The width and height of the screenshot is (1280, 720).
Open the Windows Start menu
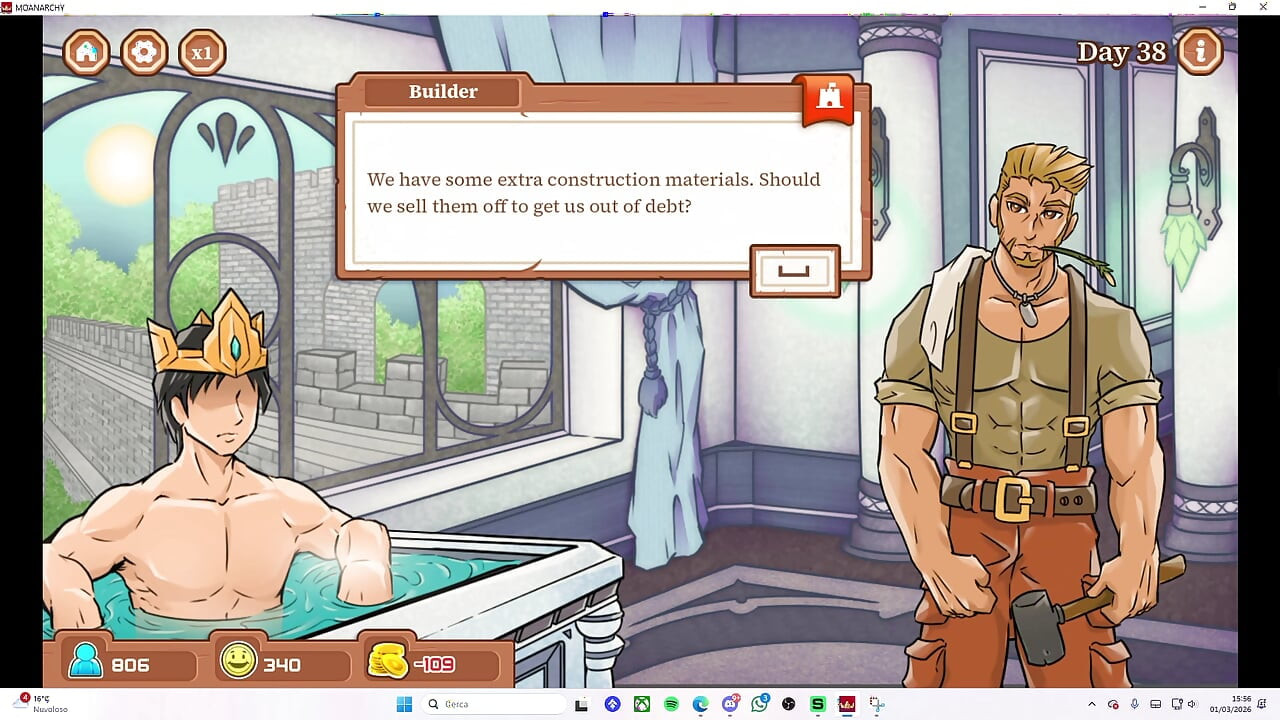coord(404,704)
